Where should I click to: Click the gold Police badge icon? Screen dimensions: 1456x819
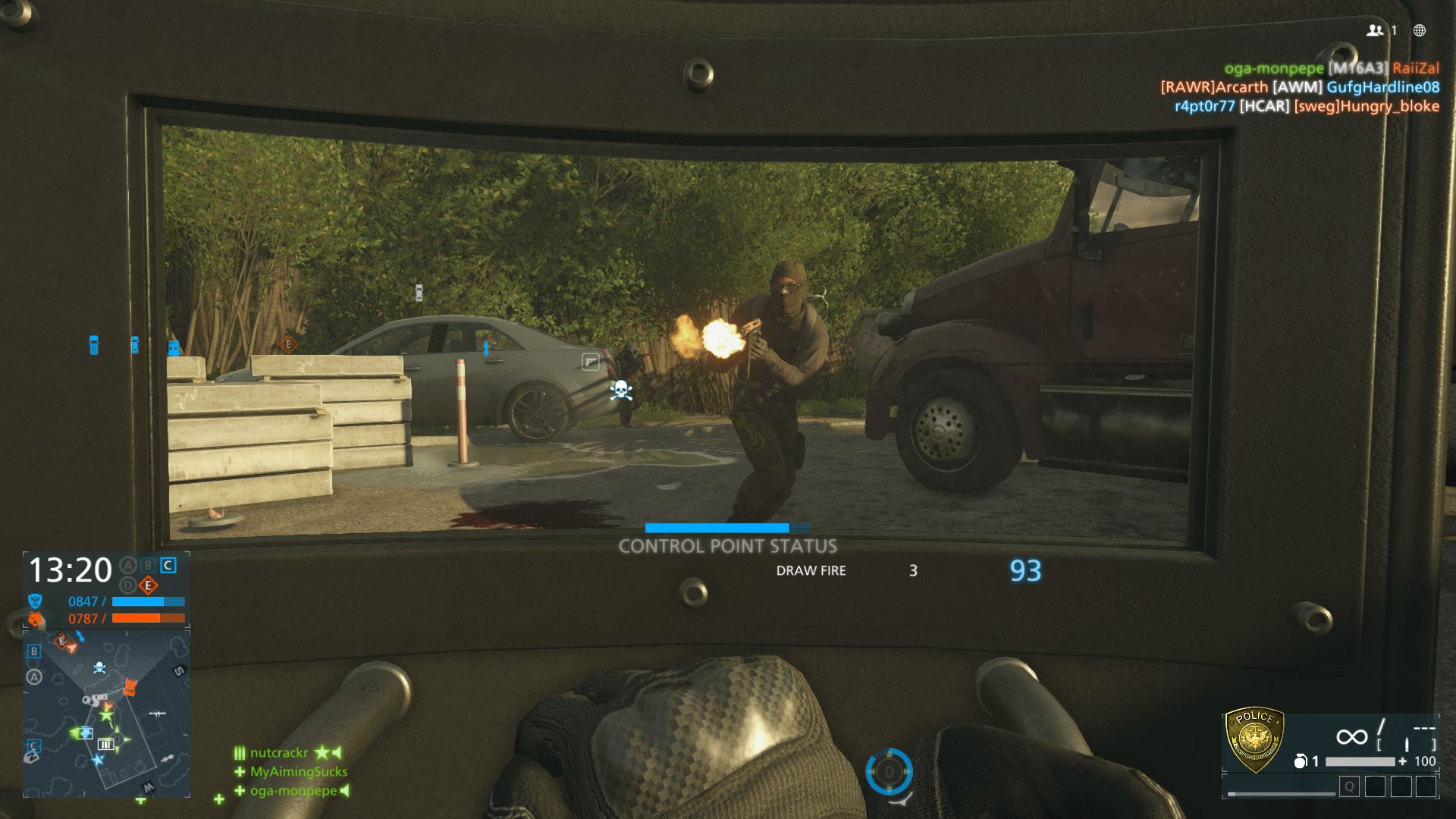point(1255,739)
